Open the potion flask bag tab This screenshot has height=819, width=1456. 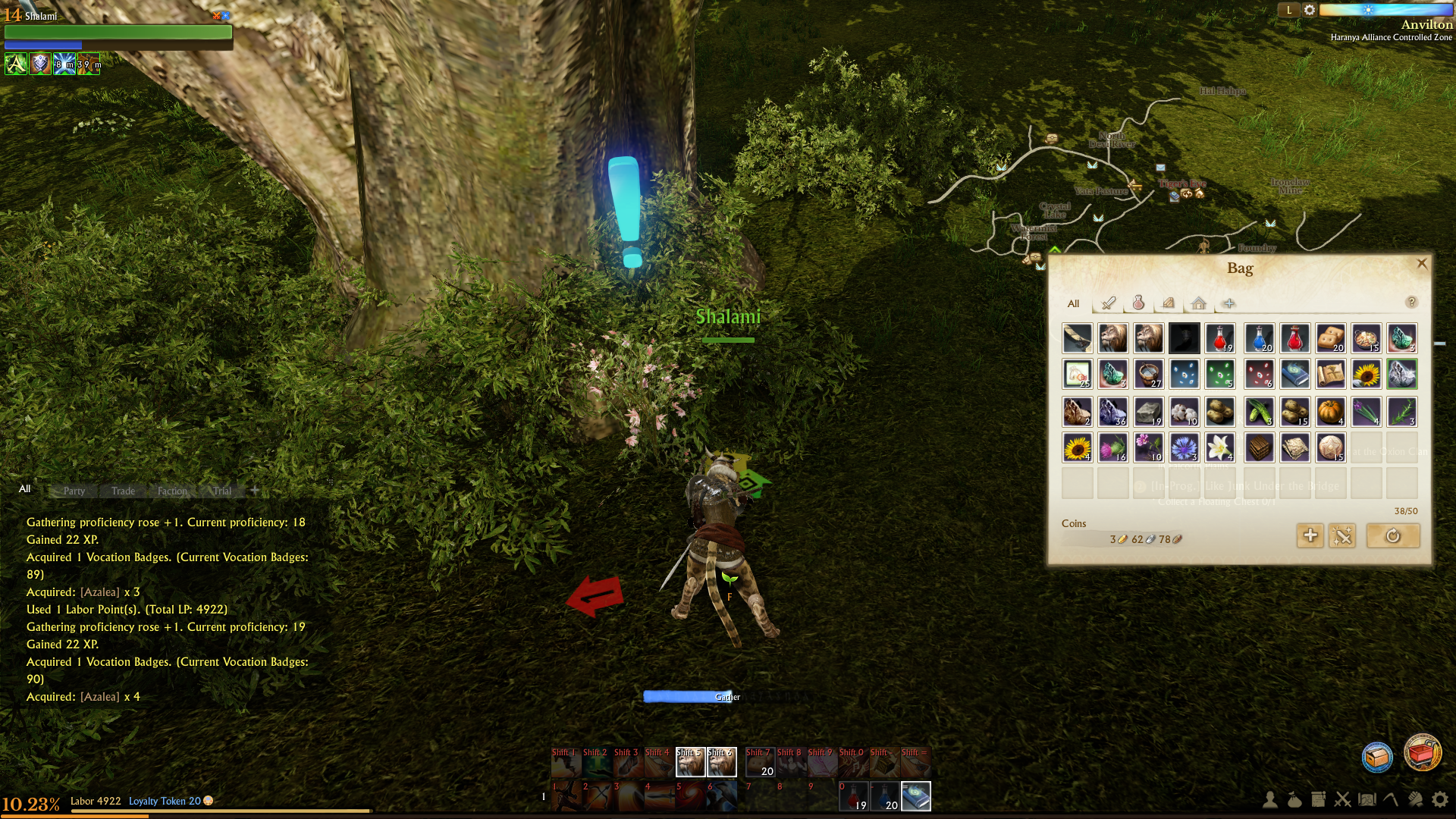coord(1138,303)
